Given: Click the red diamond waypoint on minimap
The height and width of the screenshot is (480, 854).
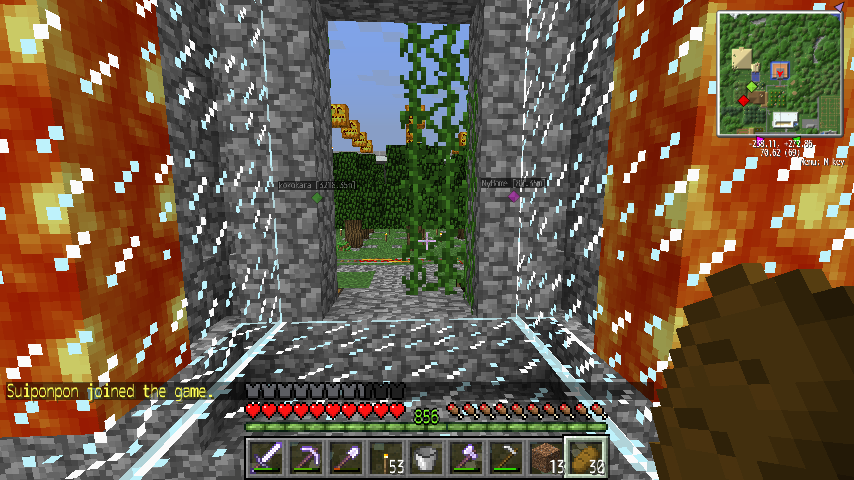Looking at the screenshot, I should tap(744, 100).
